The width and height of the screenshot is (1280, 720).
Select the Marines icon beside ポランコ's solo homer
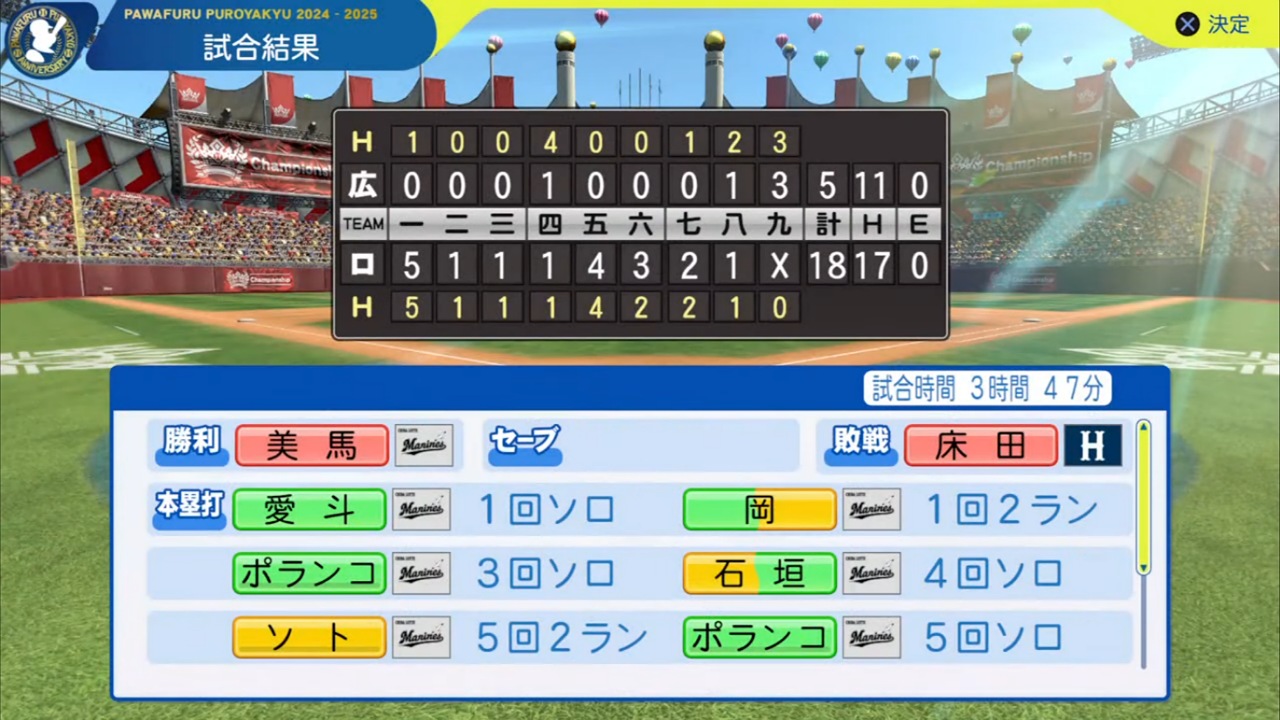[422, 573]
